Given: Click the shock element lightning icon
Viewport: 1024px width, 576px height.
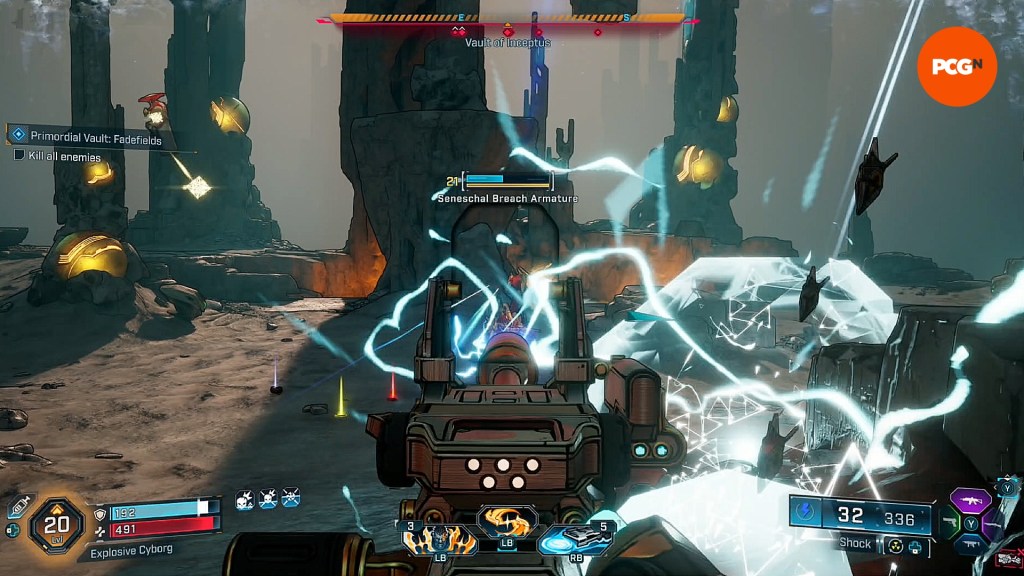Looking at the screenshot, I should click(806, 513).
